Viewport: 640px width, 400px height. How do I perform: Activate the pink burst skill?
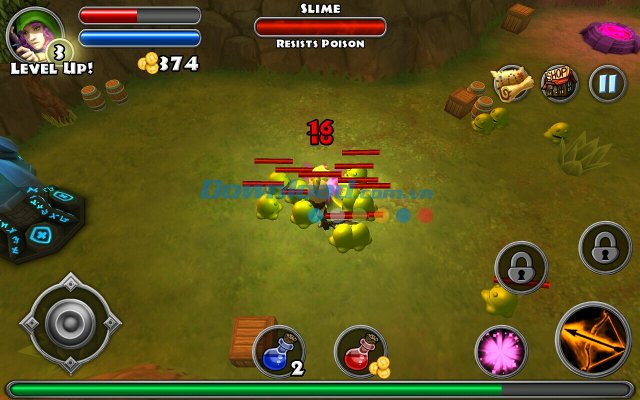point(501,351)
